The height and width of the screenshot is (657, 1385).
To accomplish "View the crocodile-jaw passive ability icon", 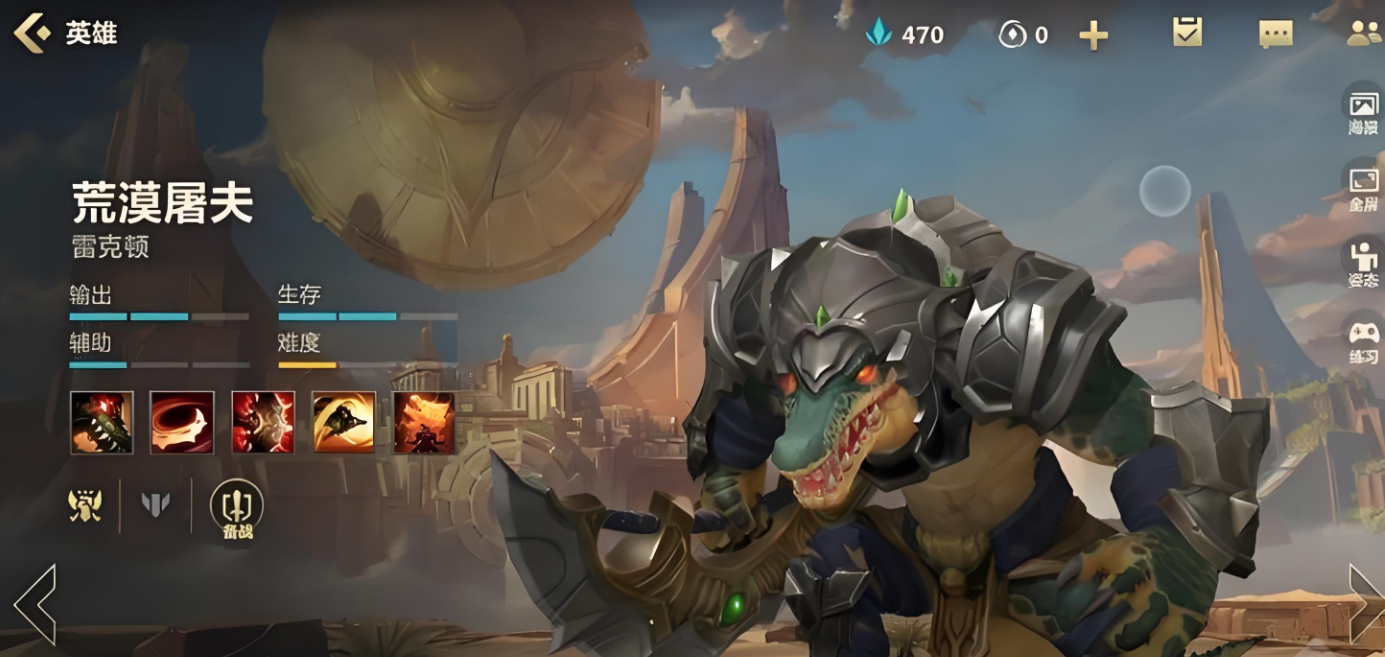I will 101,422.
